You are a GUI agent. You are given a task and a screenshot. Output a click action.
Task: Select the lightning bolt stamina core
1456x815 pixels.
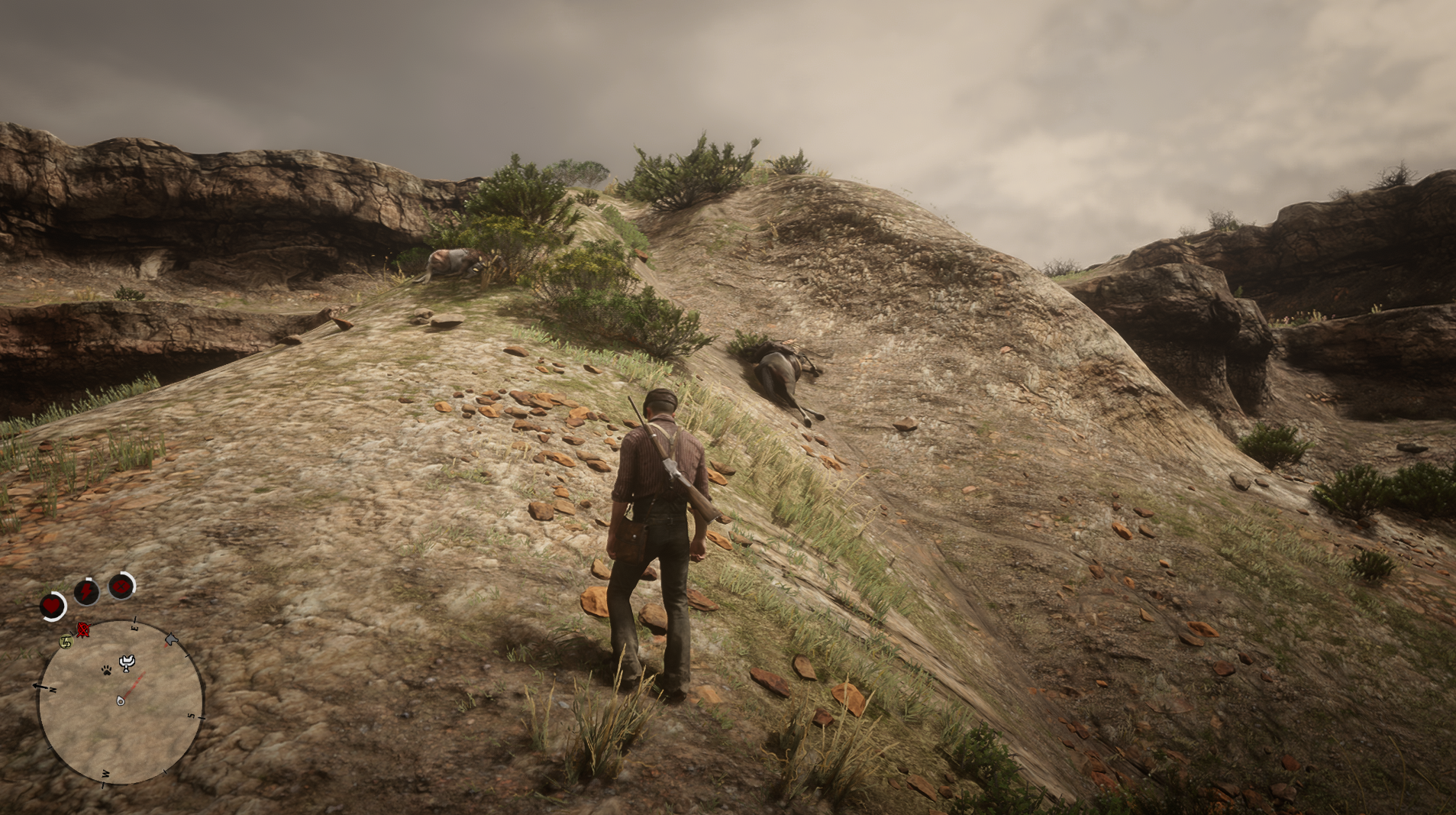[86, 591]
